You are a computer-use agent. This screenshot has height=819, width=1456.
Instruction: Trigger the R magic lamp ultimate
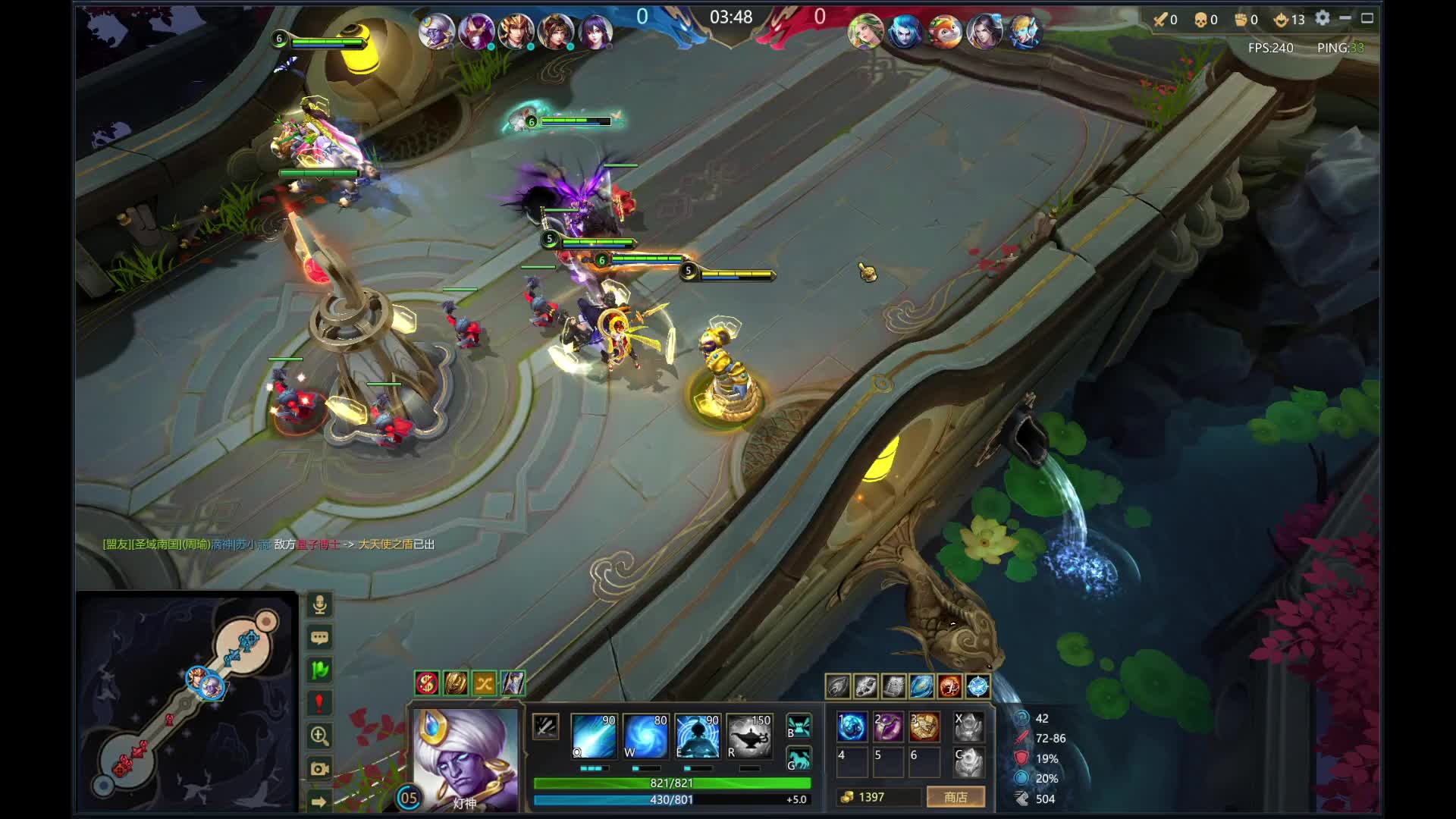748,736
